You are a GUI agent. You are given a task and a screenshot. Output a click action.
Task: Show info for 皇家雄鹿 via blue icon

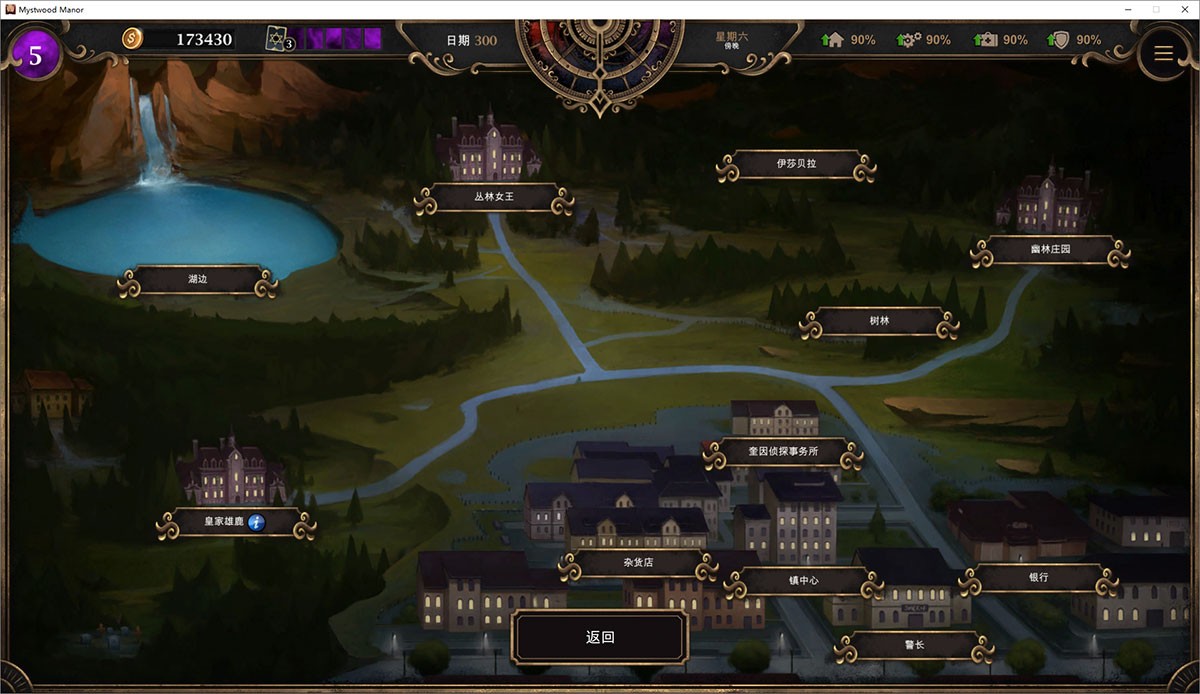pos(257,522)
